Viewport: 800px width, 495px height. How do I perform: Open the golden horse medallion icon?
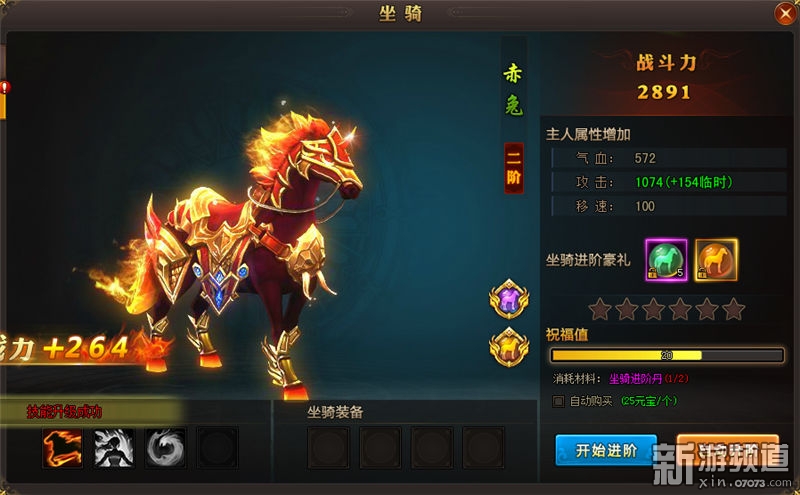tap(509, 345)
